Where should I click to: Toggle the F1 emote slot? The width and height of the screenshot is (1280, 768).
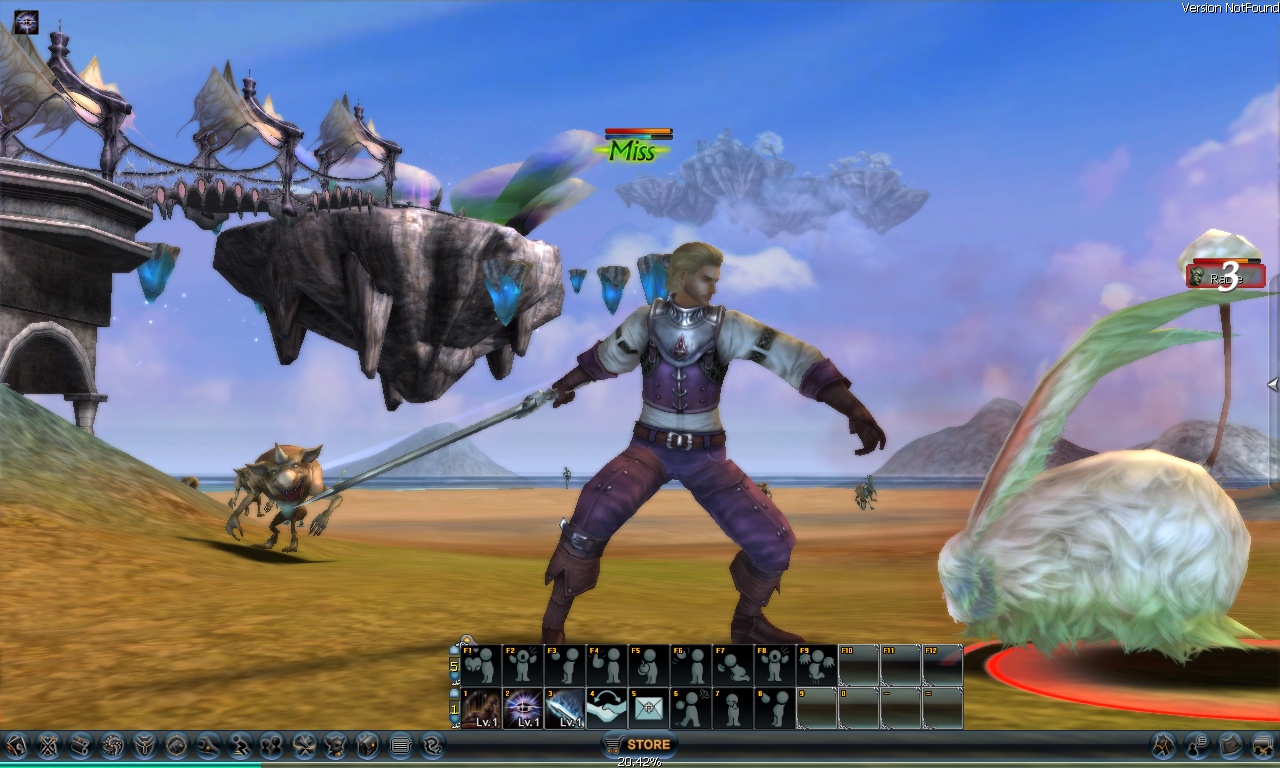coord(481,665)
